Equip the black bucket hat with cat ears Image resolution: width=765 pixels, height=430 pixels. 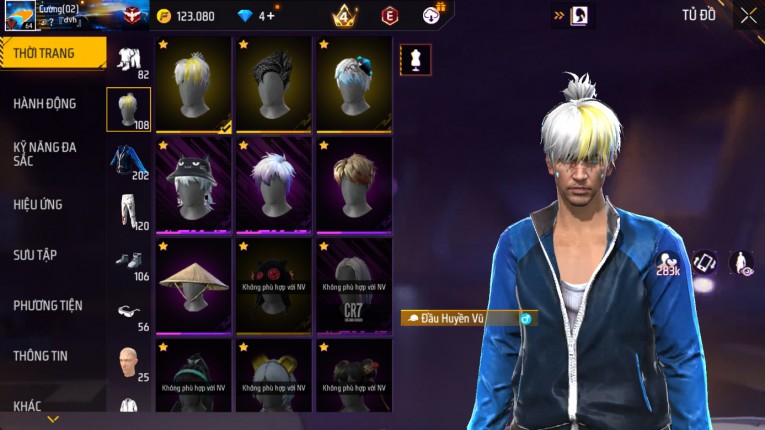[194, 184]
